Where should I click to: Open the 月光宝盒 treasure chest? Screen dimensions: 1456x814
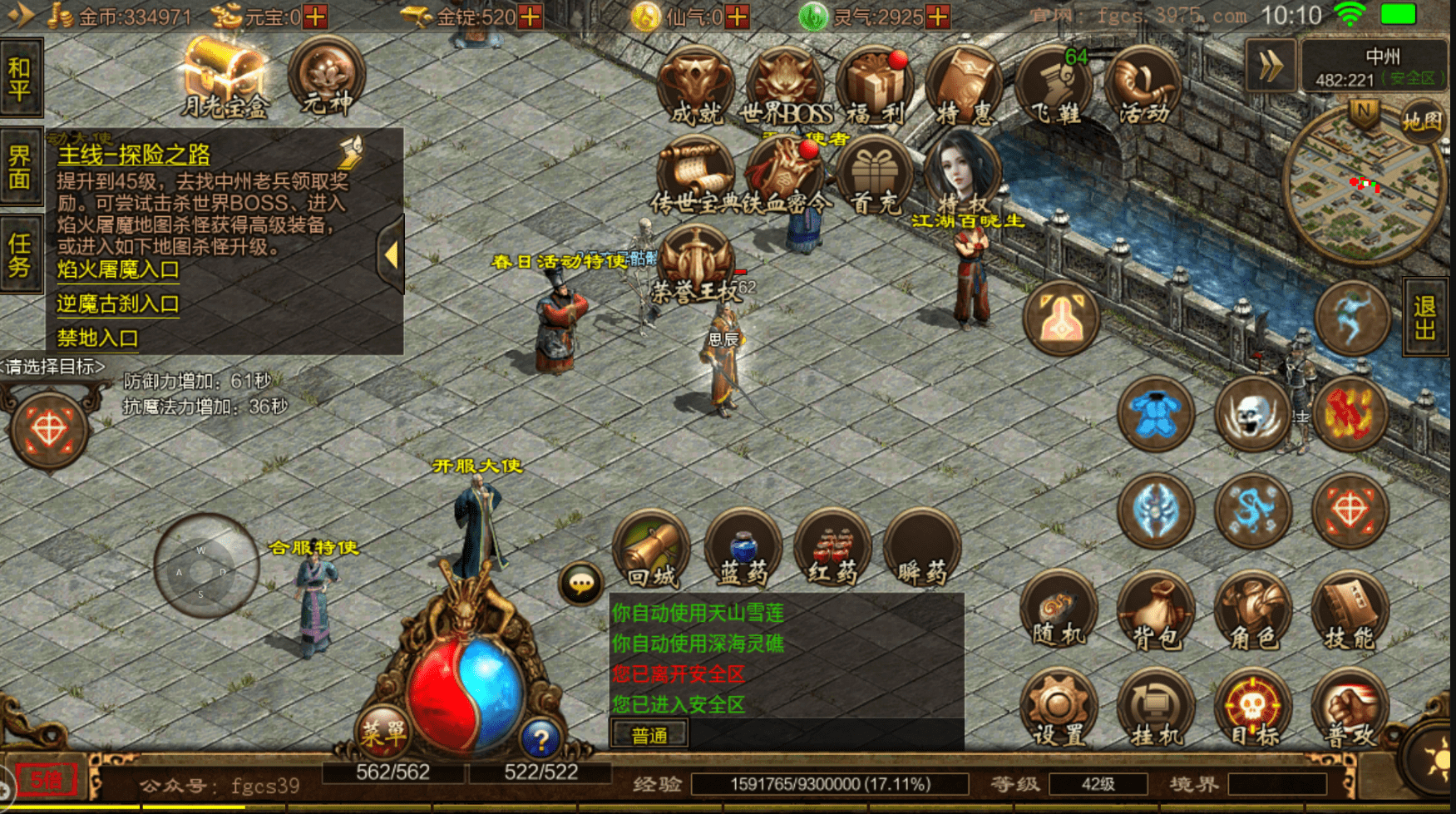point(224,78)
